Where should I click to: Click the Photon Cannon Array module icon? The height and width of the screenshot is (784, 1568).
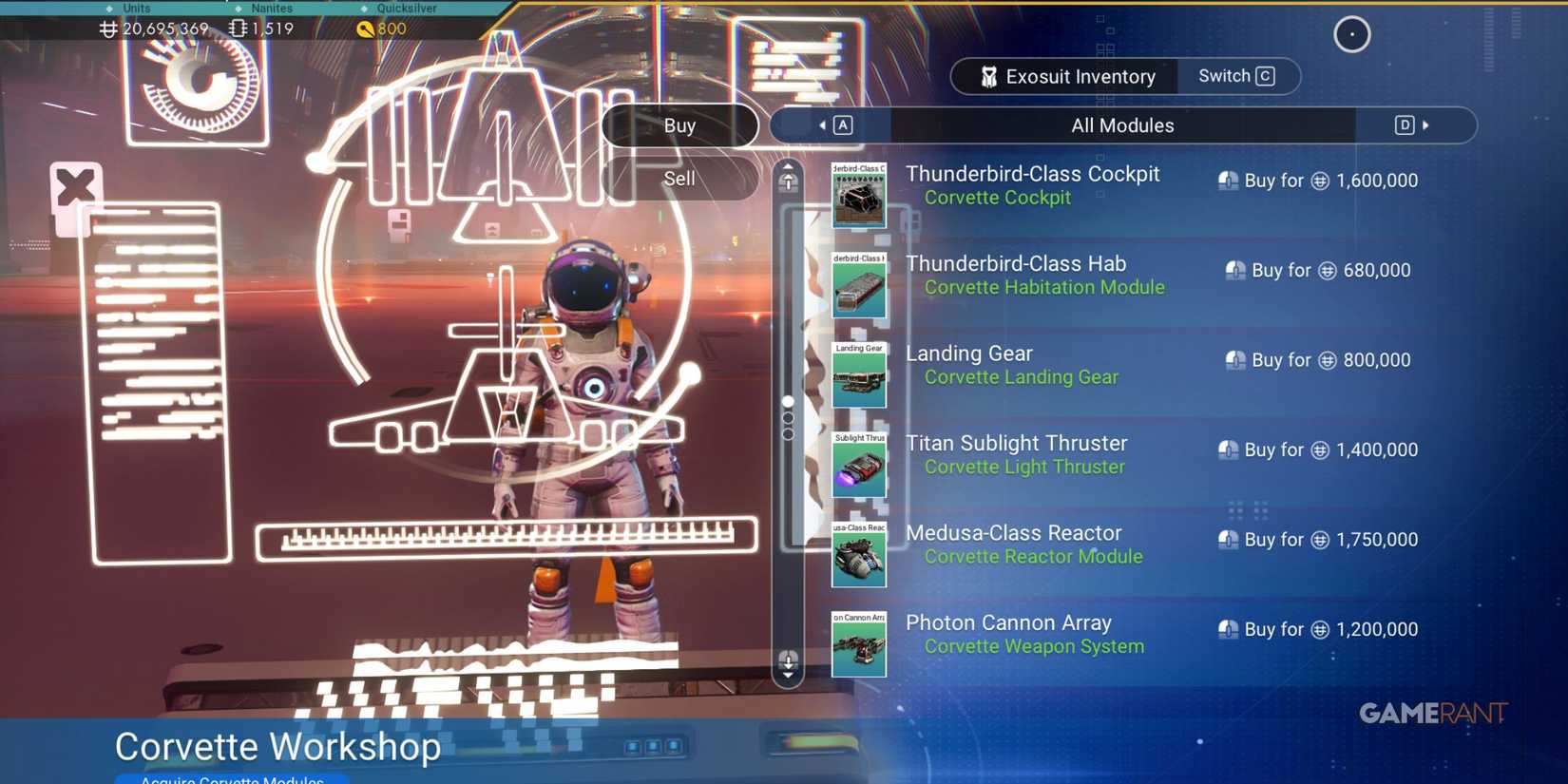point(858,645)
